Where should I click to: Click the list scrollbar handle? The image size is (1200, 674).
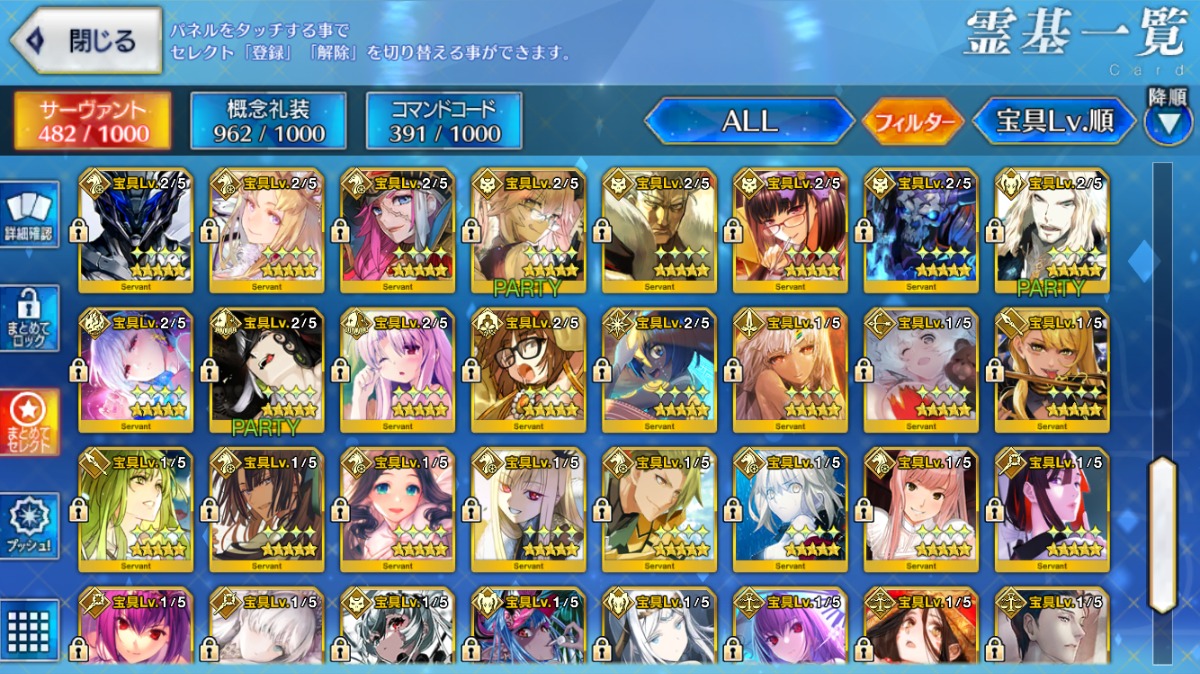pos(1162,534)
